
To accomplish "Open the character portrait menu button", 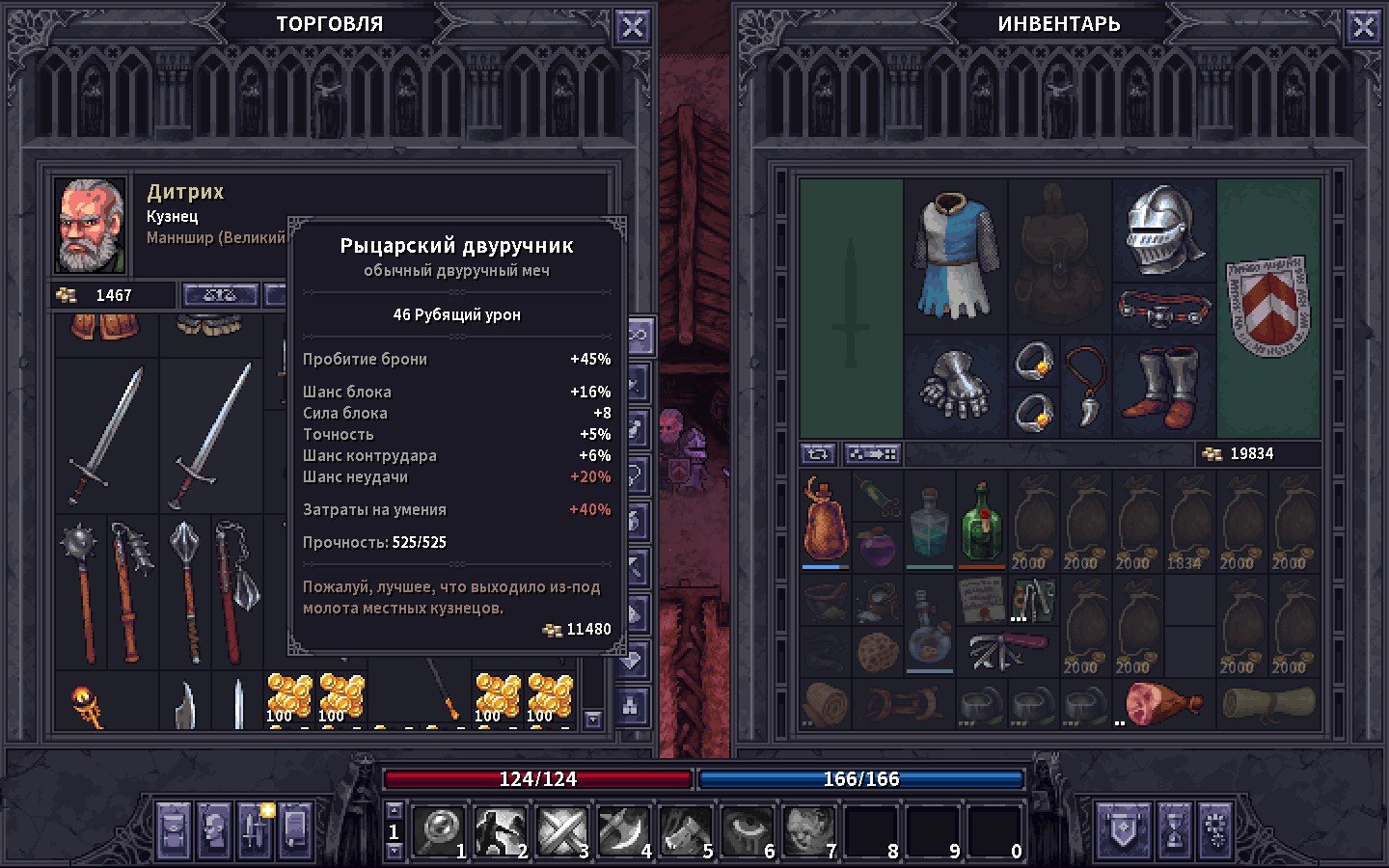I will coord(214,829).
